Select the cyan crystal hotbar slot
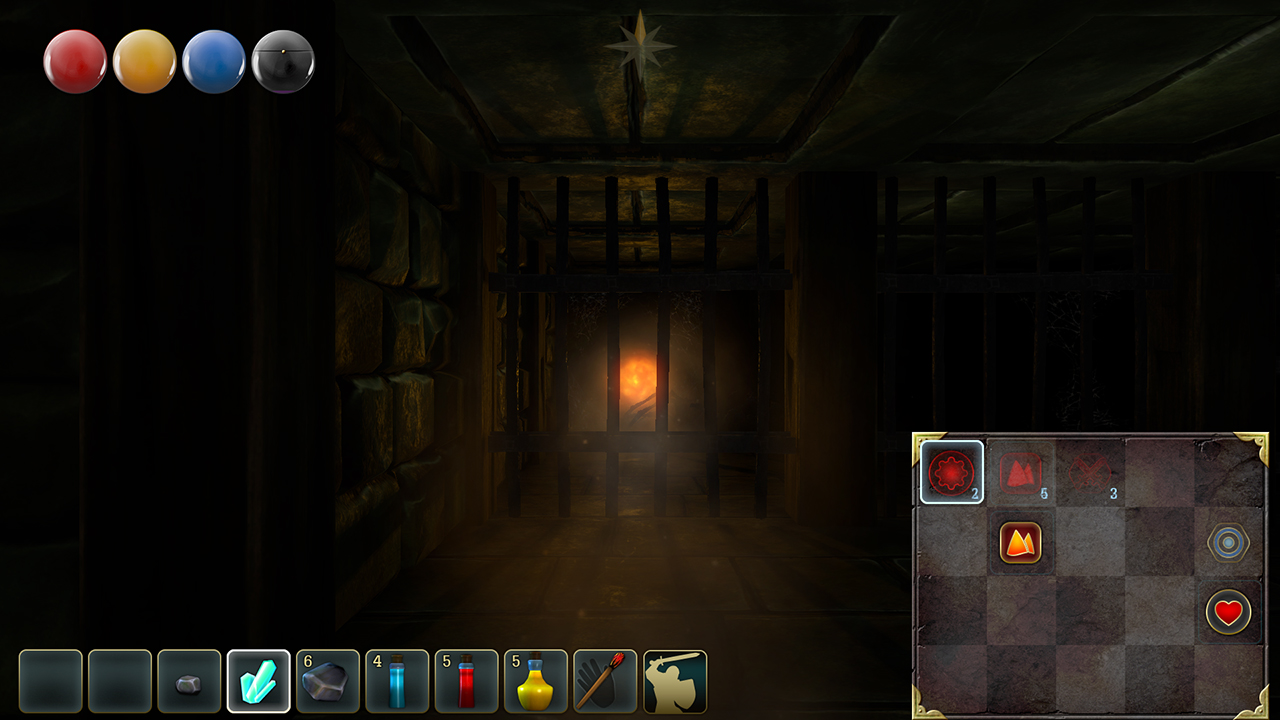The height and width of the screenshot is (720, 1280). [x=259, y=682]
